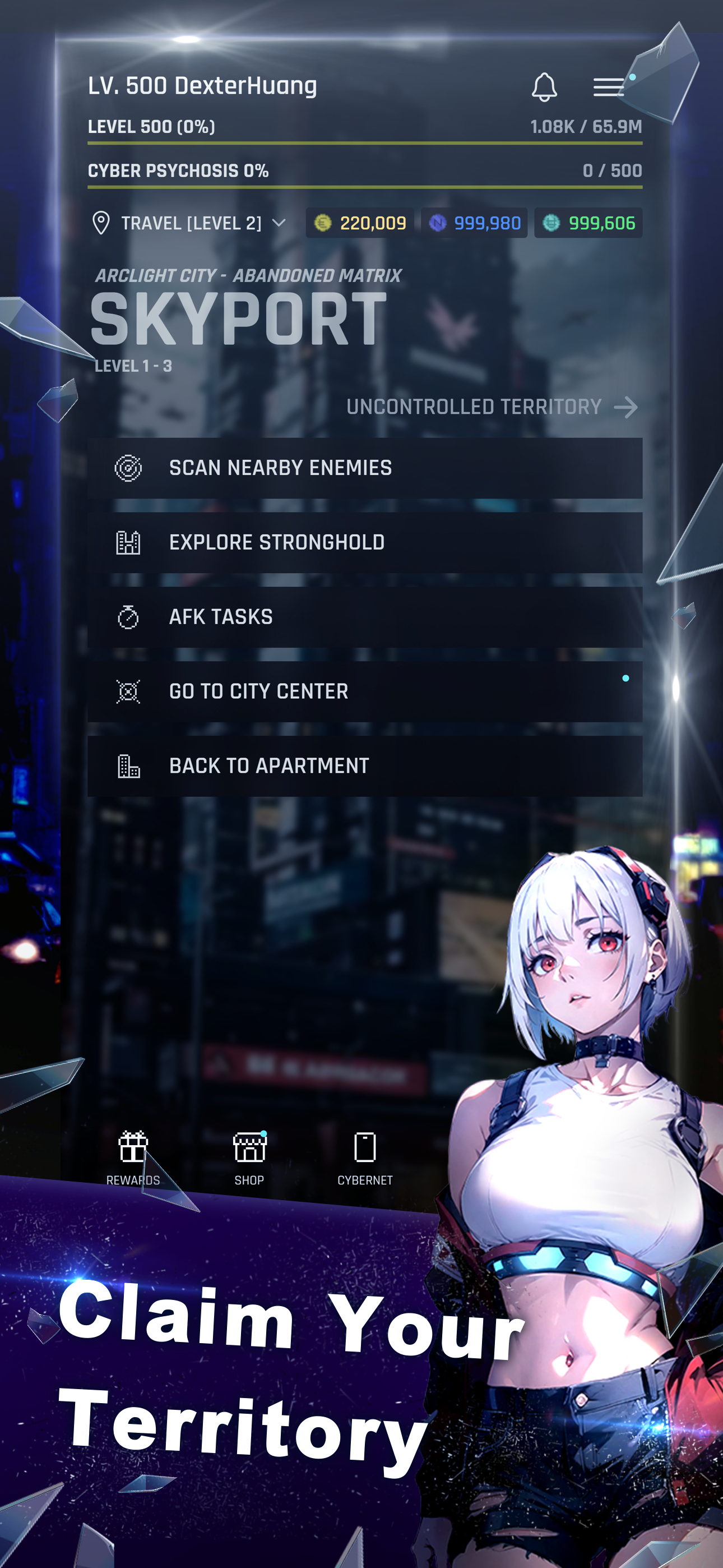Click the Go to City Center crosshair icon
The width and height of the screenshot is (723, 1568).
(x=129, y=691)
